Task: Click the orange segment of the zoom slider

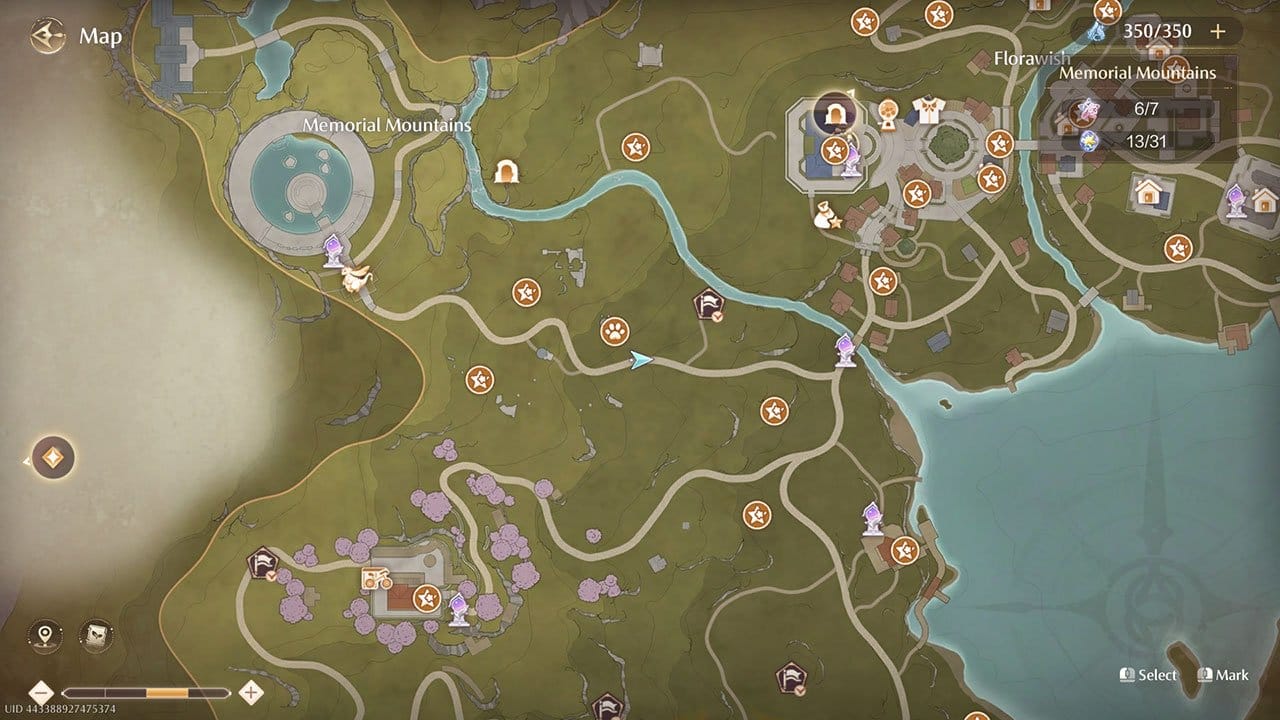Action: (x=167, y=692)
